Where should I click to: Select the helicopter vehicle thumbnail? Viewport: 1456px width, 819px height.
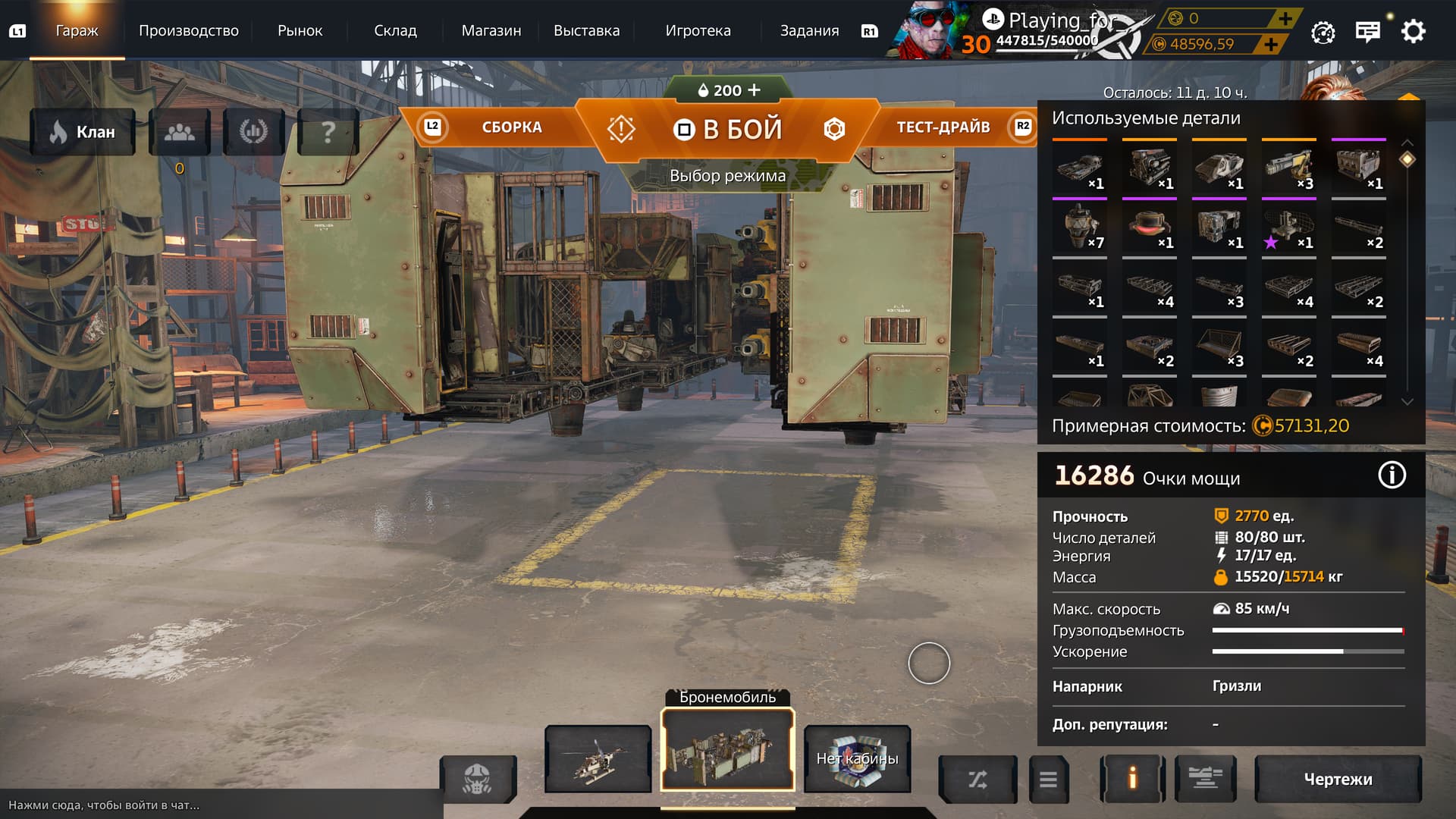click(x=598, y=758)
